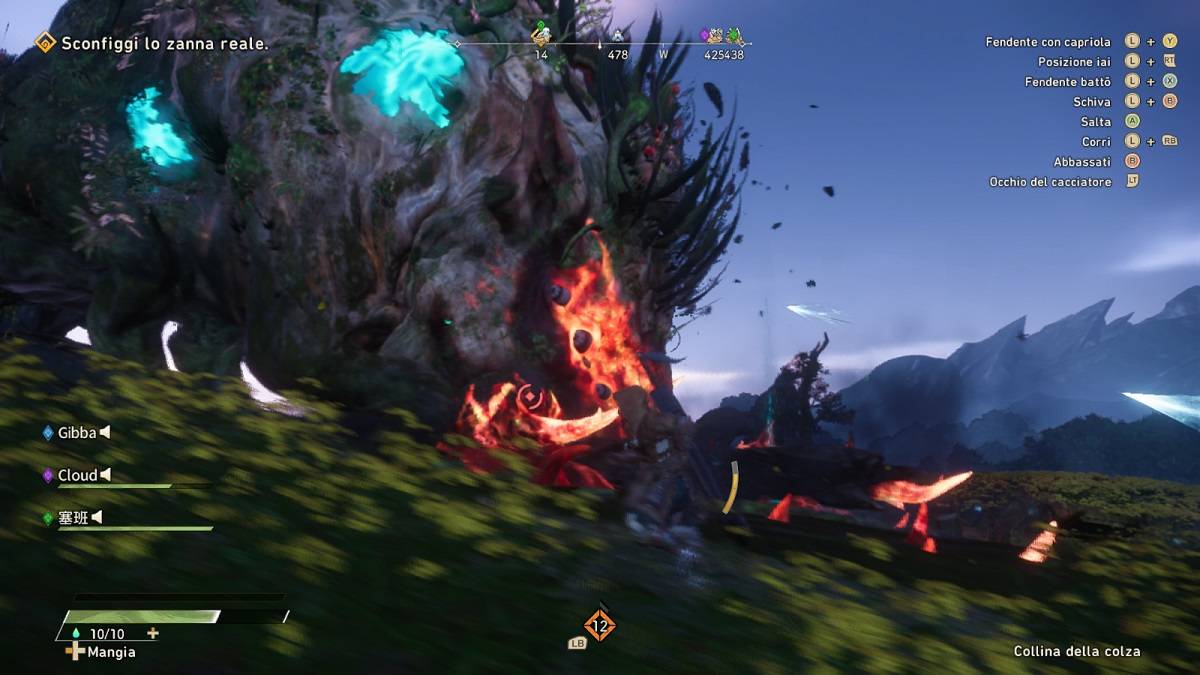Select party member Gibba in the list
The image size is (1200, 675).
(x=76, y=433)
